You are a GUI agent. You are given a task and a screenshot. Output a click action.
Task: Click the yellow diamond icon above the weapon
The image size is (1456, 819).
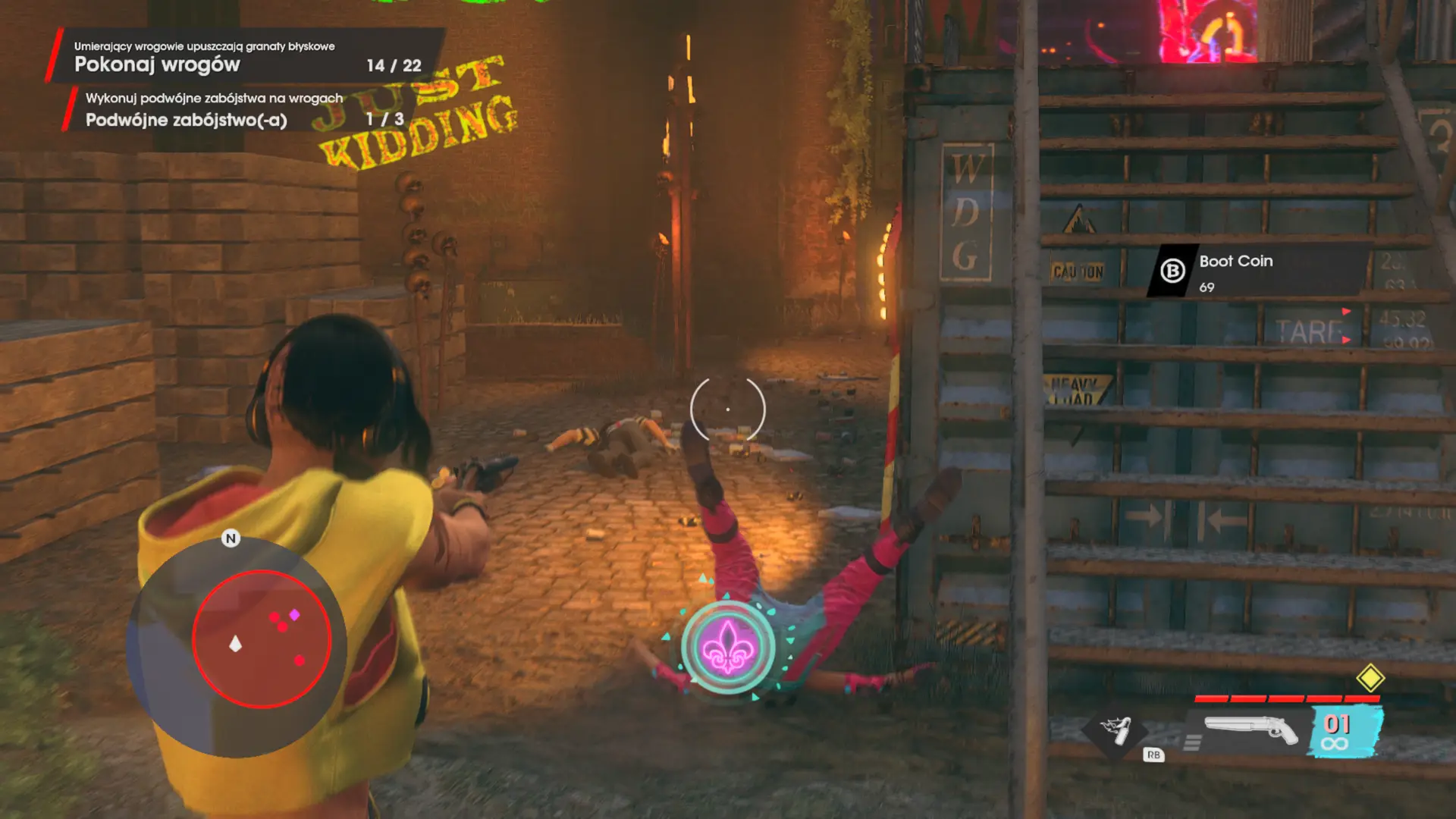[1370, 678]
